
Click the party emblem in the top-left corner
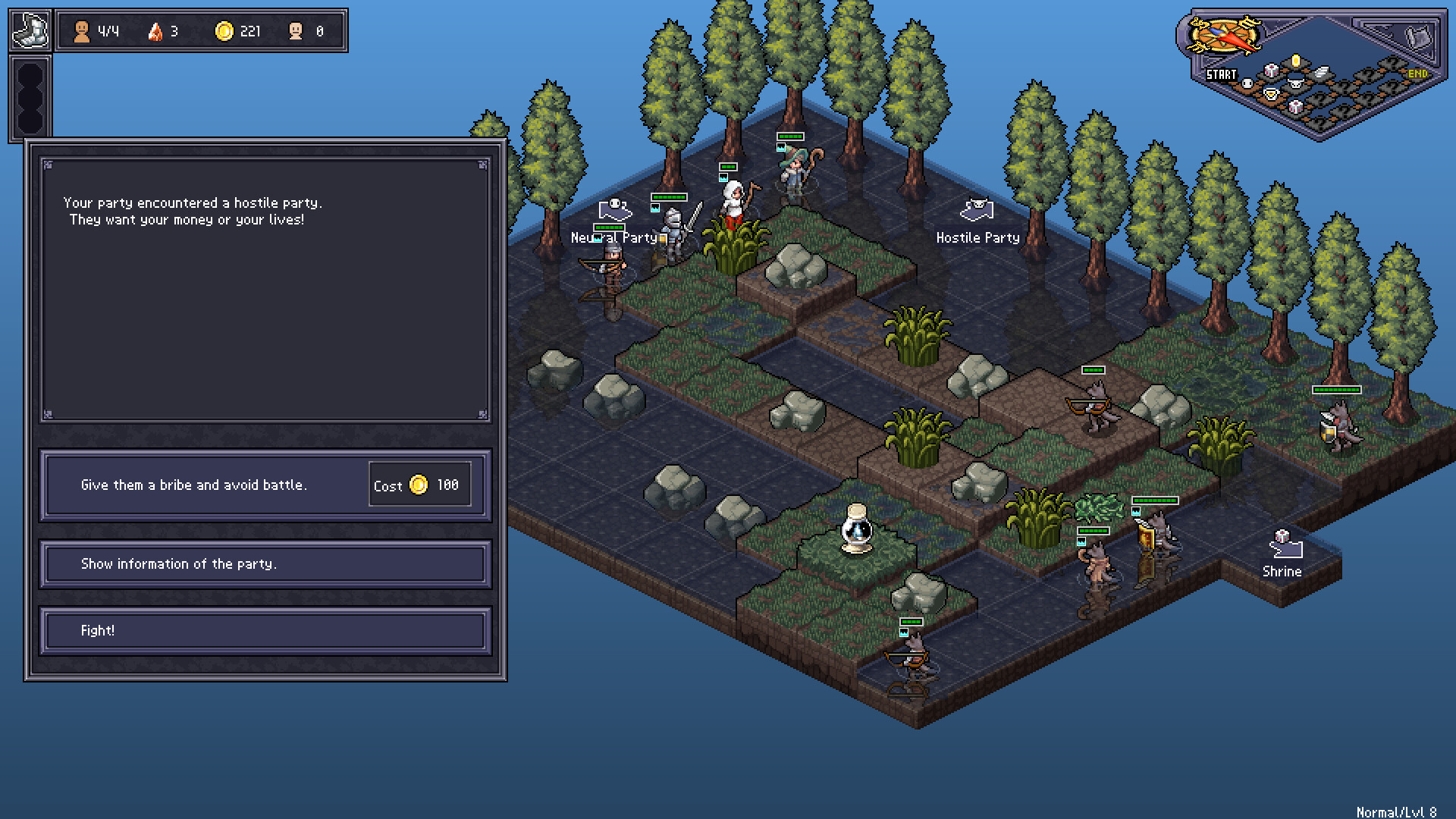click(30, 29)
